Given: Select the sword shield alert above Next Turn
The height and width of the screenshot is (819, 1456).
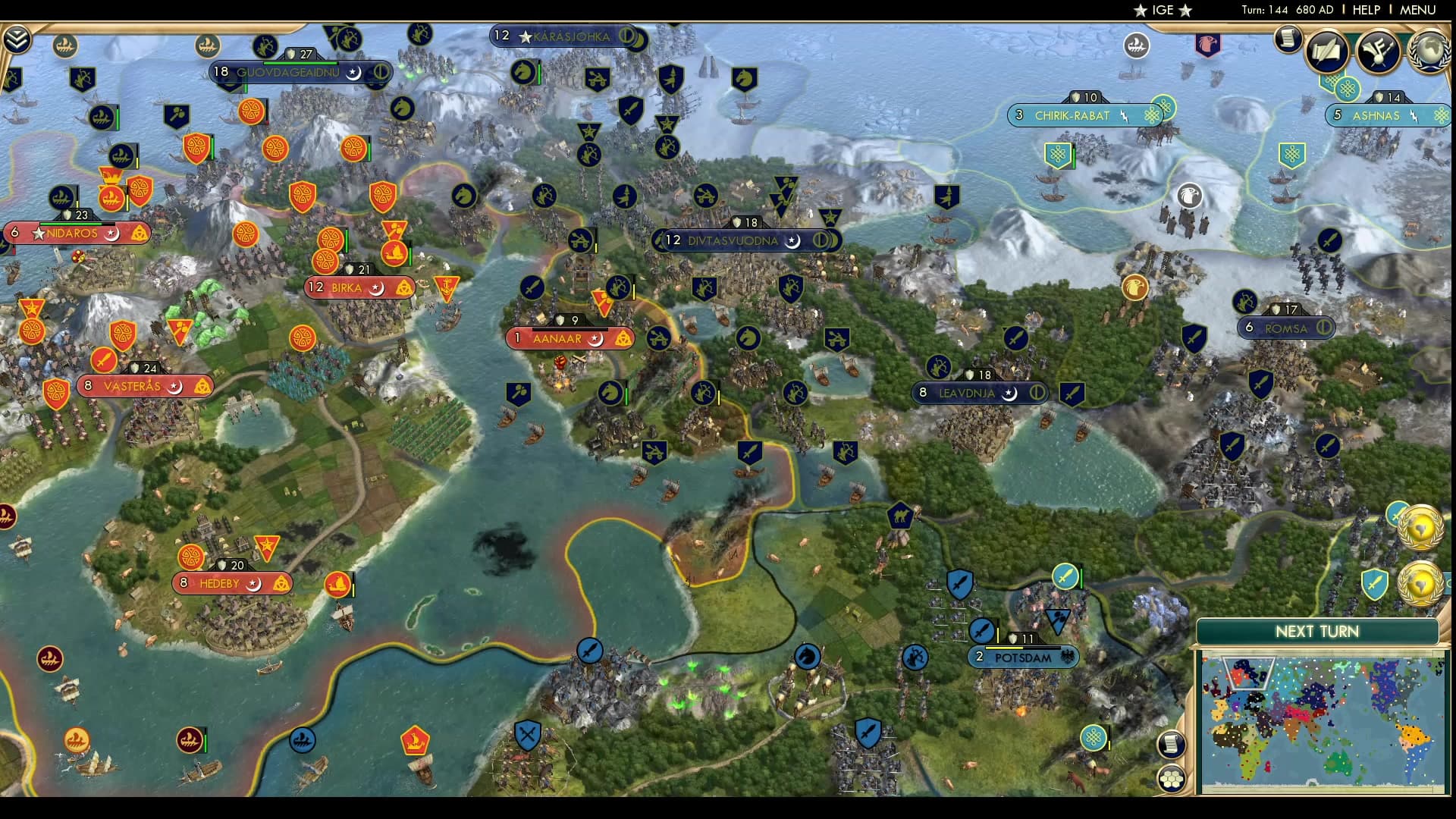Looking at the screenshot, I should pyautogui.click(x=1374, y=585).
